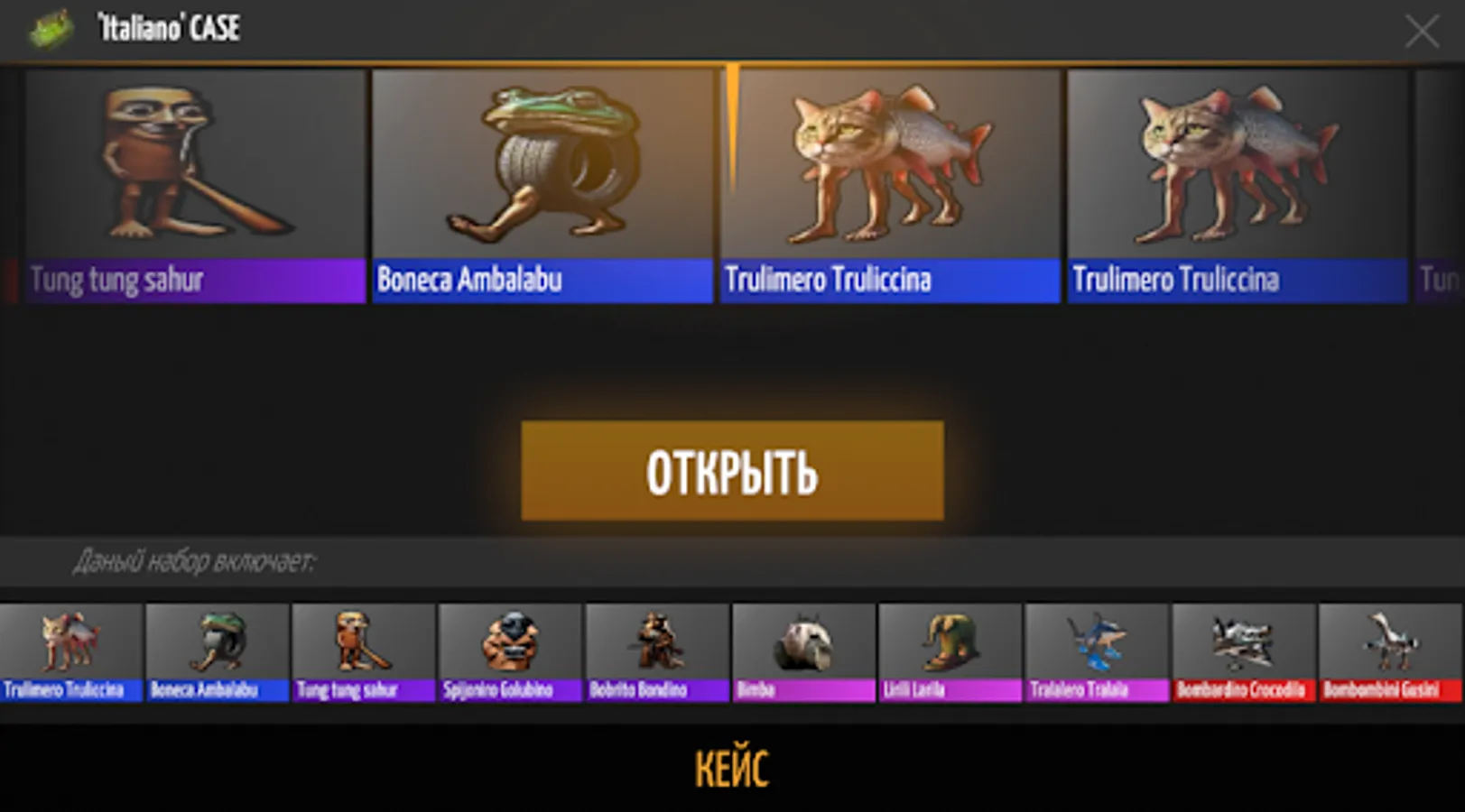Select the Lirili Larila item icon
This screenshot has width=1465, height=812.
[949, 651]
